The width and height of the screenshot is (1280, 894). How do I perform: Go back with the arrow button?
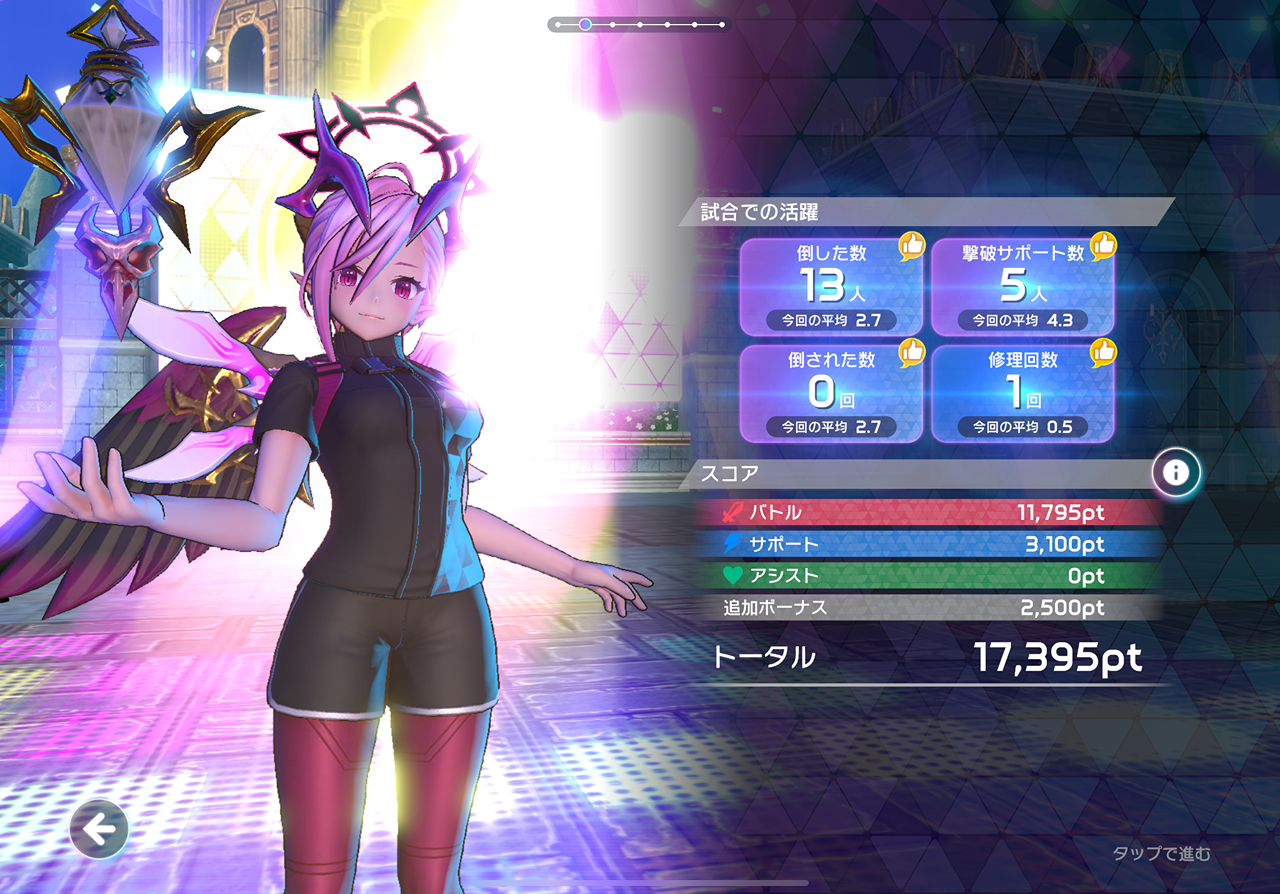(x=99, y=829)
